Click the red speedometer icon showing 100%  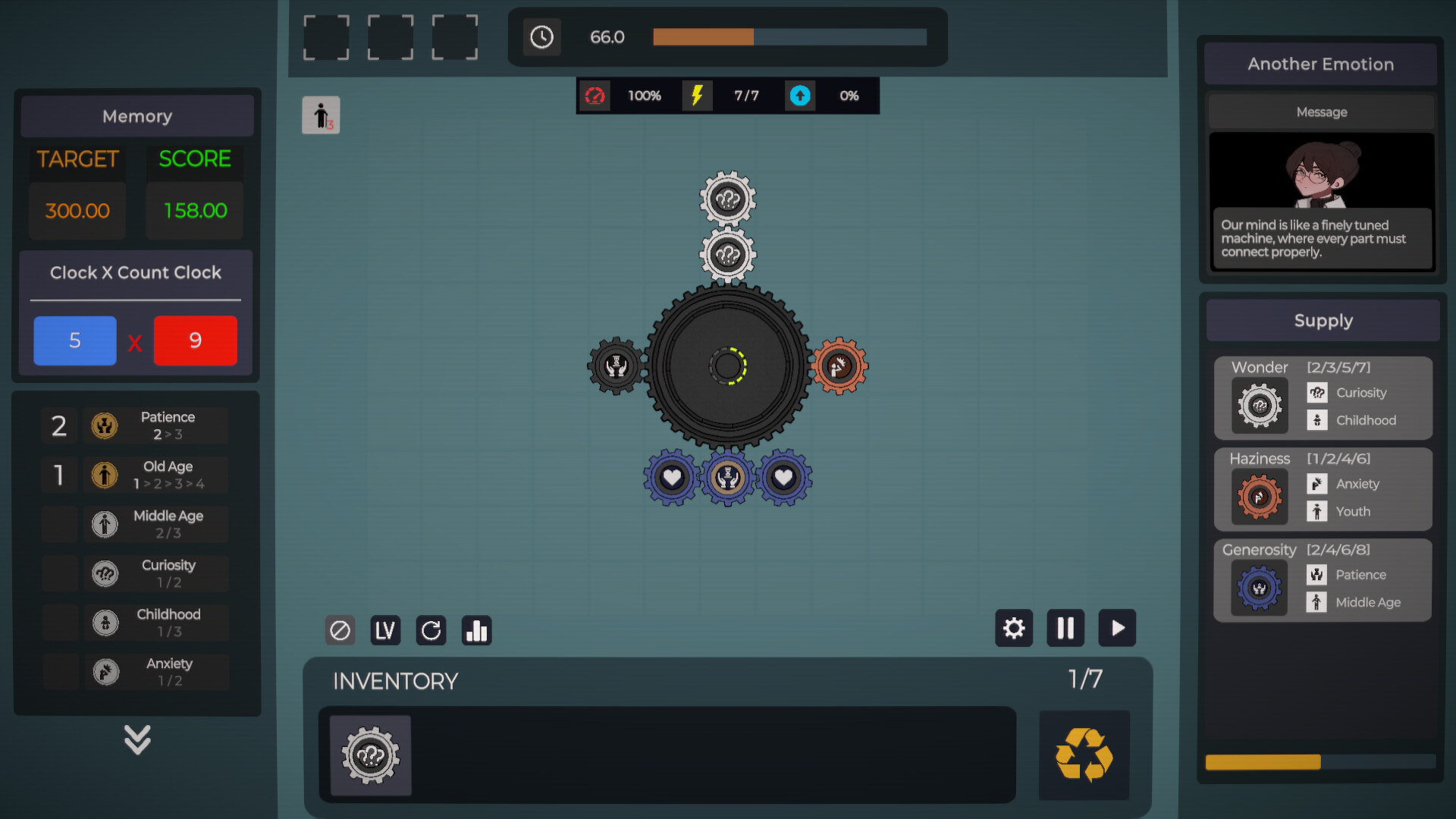click(x=596, y=96)
